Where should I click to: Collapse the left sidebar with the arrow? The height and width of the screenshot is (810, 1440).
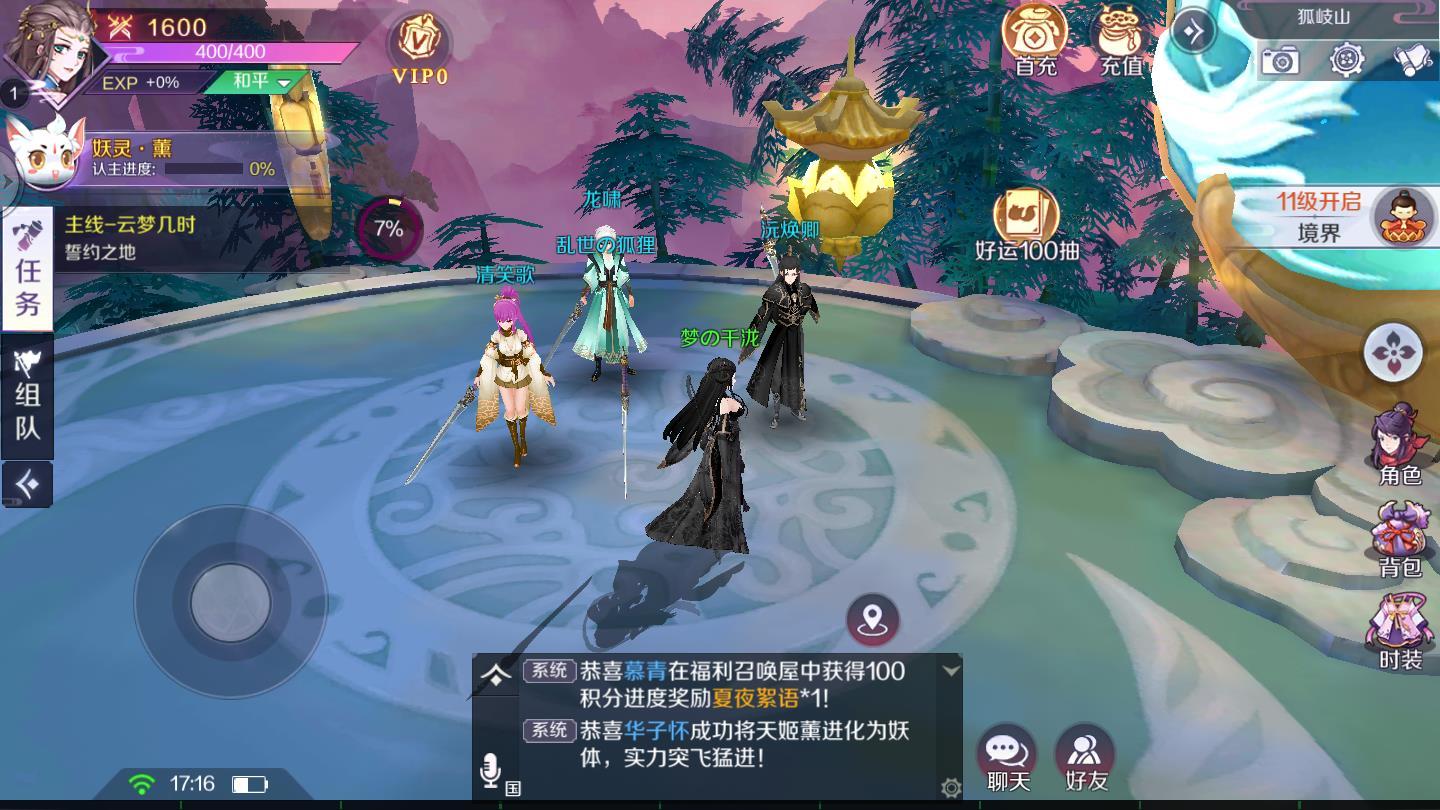pyautogui.click(x=27, y=485)
